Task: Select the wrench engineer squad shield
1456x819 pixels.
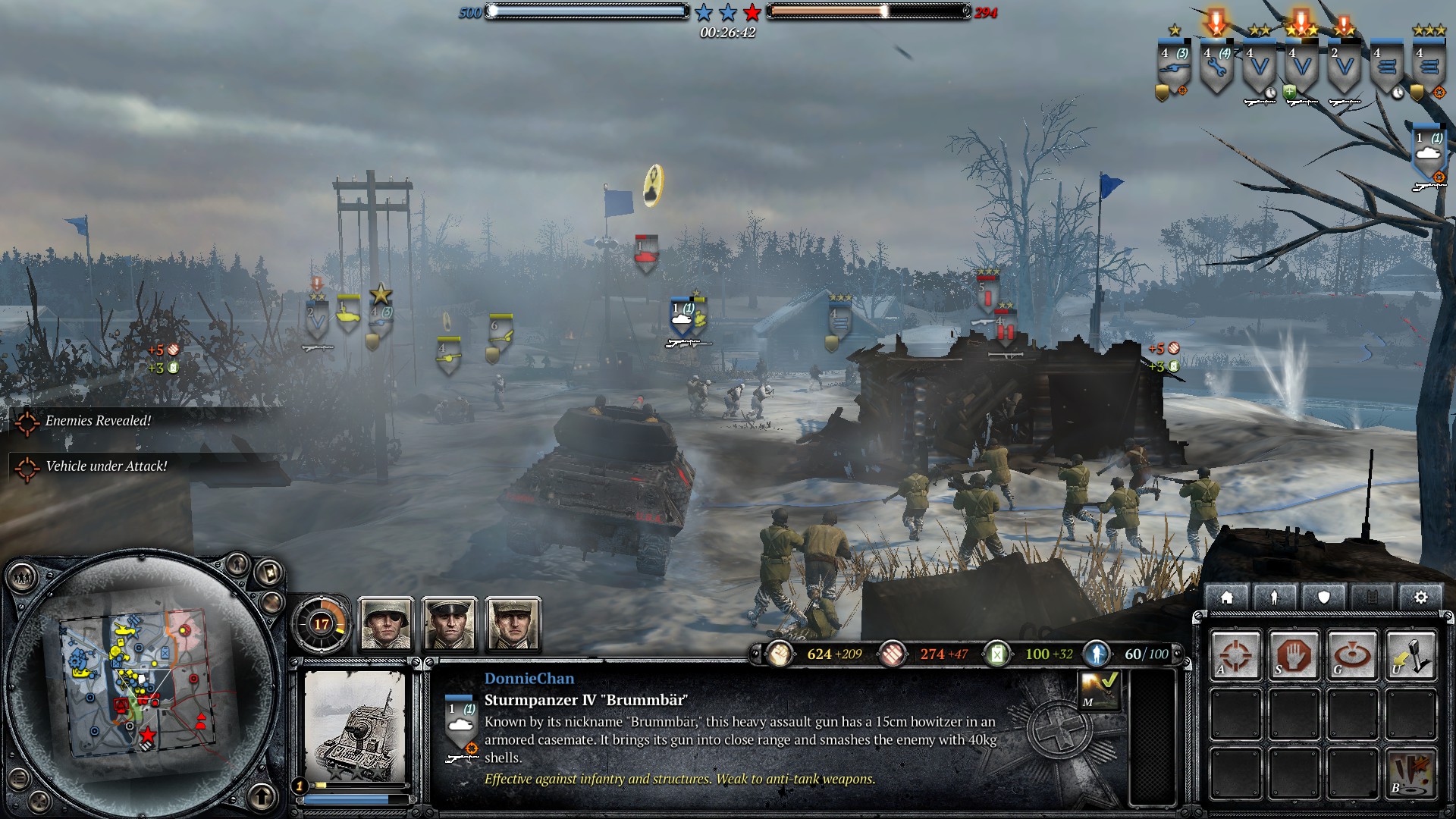Action: coord(1216,70)
